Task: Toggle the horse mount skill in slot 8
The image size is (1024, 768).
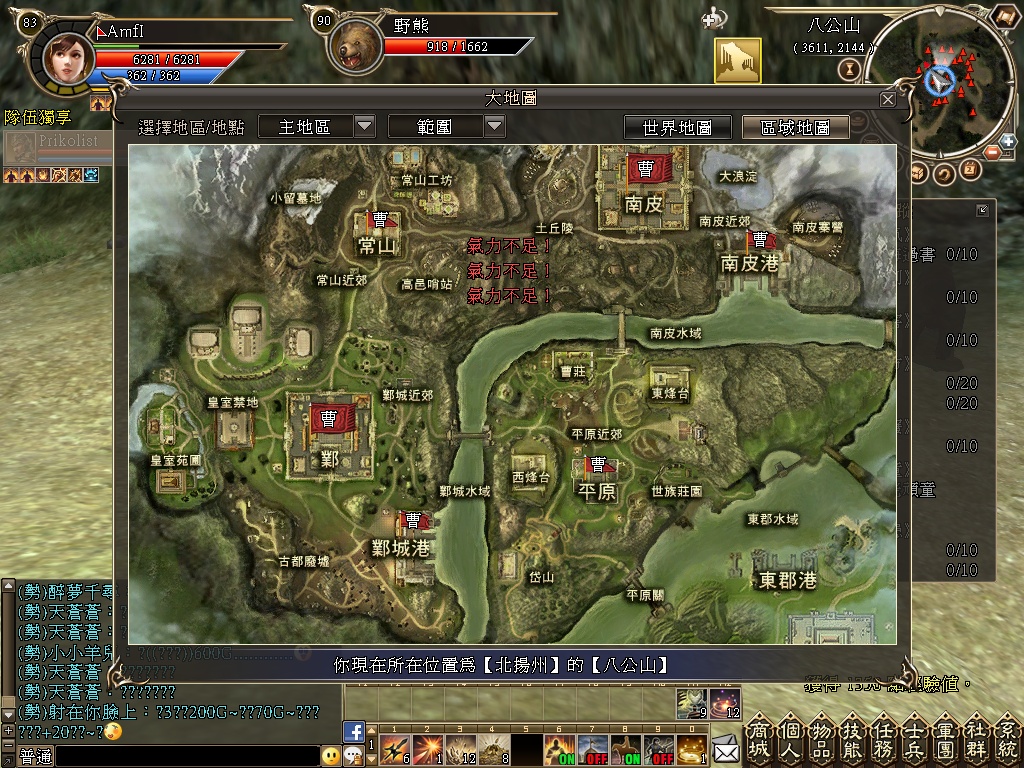Action: point(629,747)
